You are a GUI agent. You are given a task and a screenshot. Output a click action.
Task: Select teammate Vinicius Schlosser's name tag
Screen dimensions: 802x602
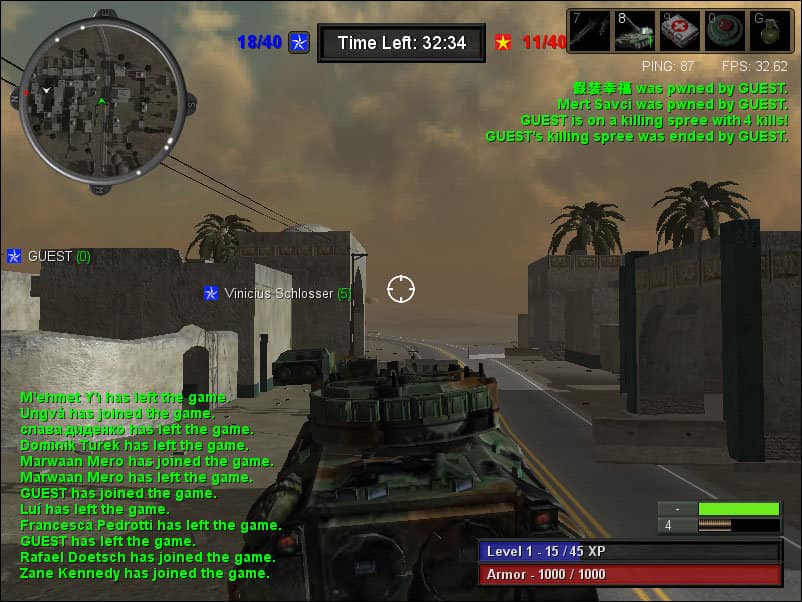pyautogui.click(x=279, y=293)
